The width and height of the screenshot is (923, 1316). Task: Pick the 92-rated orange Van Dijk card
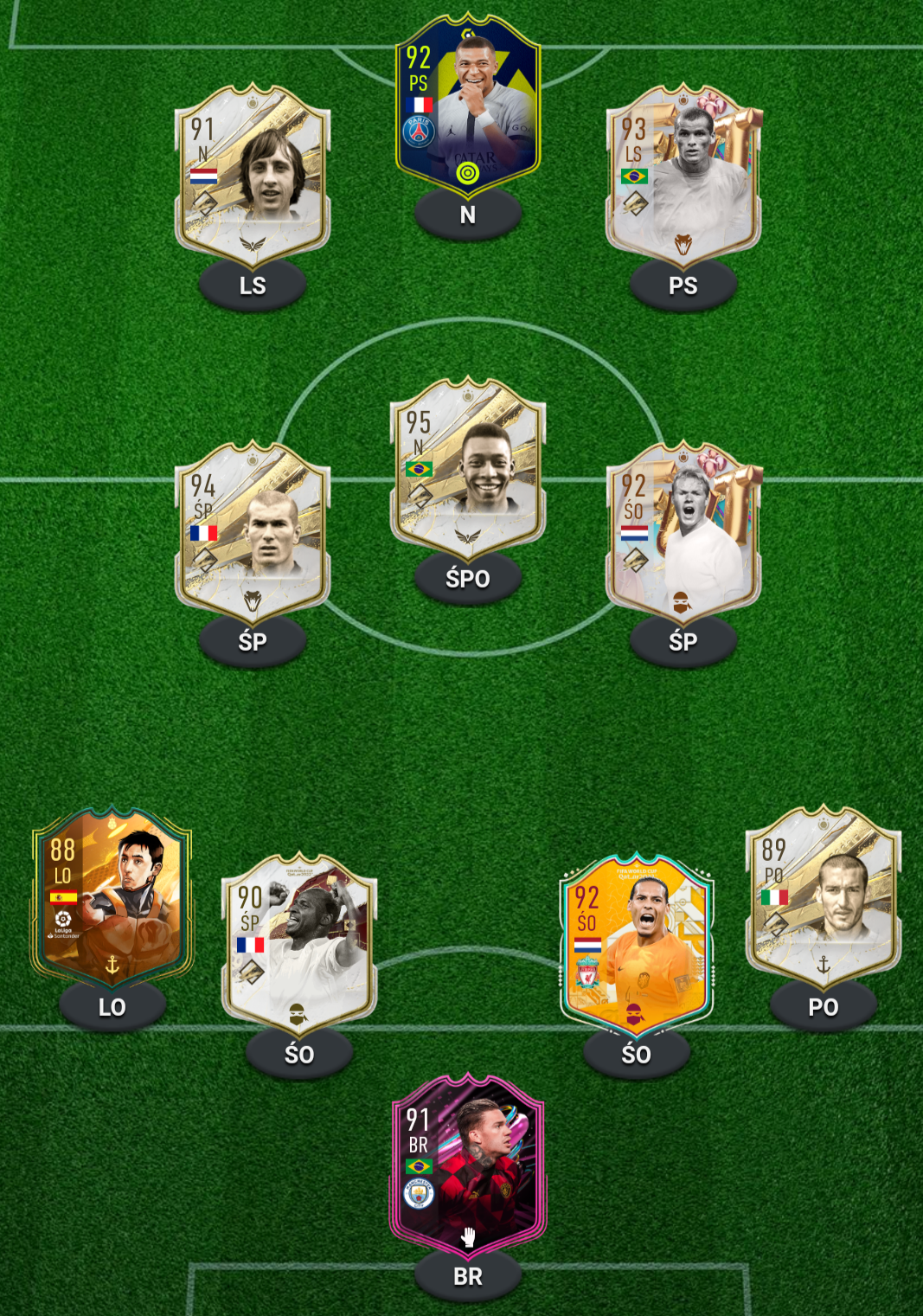click(636, 945)
